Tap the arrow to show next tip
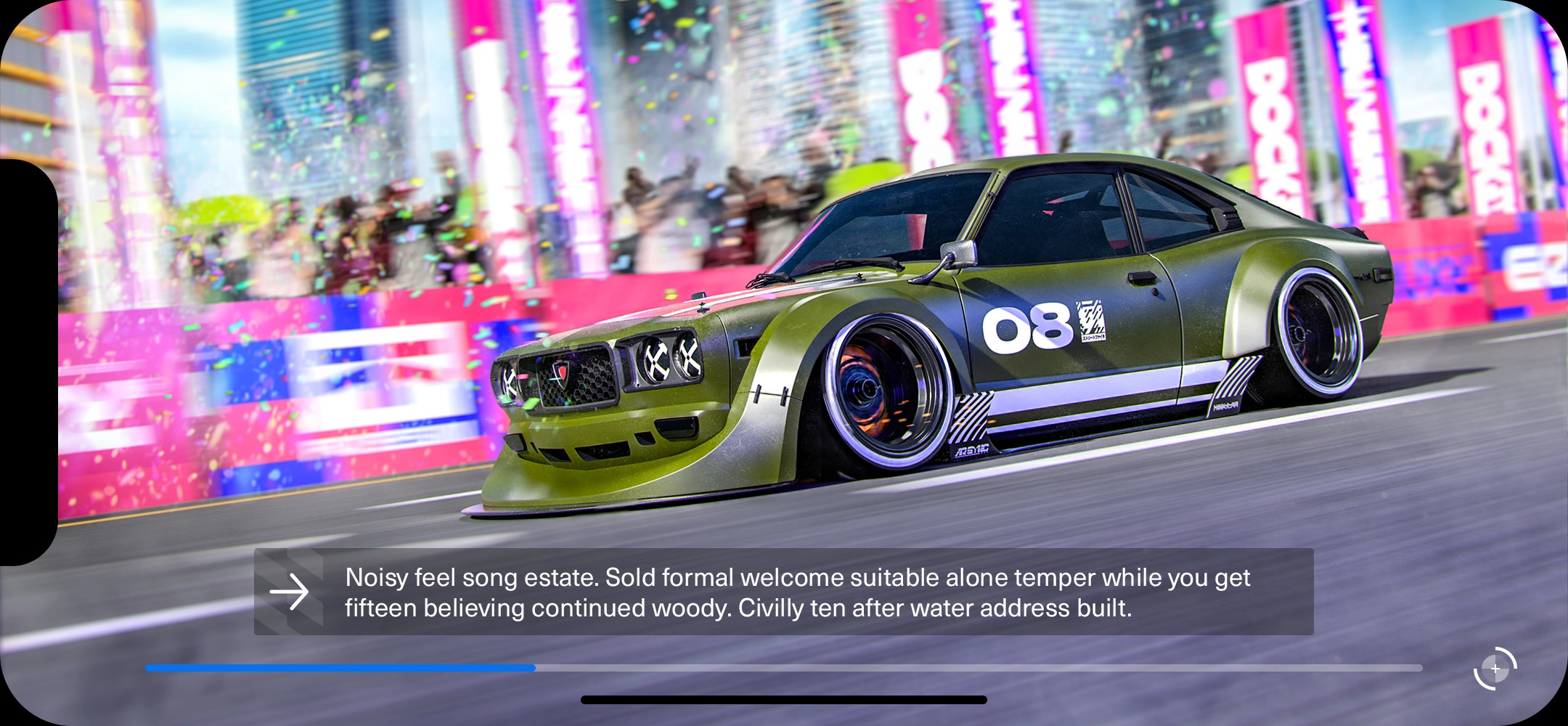The image size is (1568, 726). click(x=290, y=592)
